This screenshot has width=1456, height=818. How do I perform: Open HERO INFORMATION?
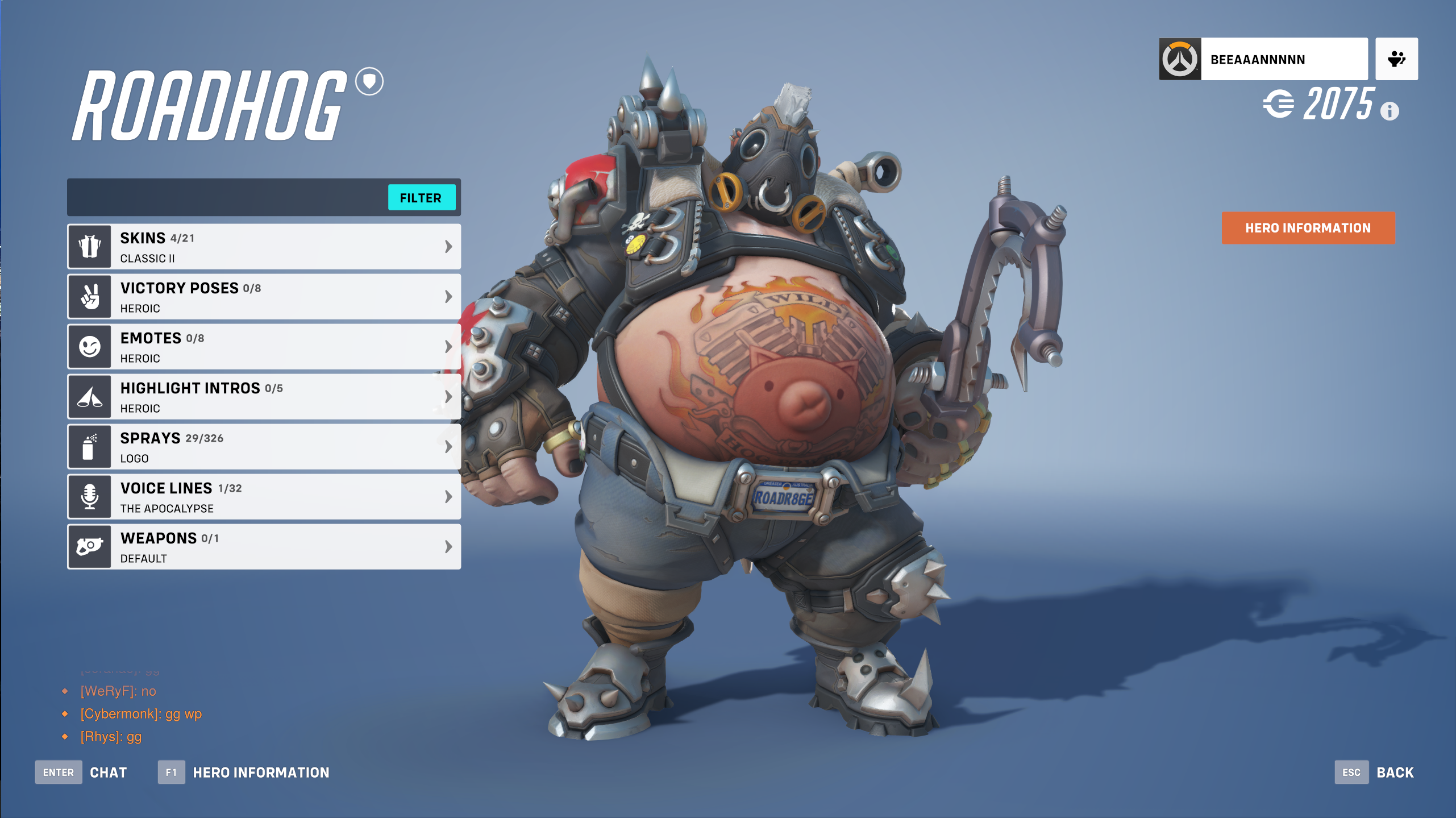(x=1308, y=227)
